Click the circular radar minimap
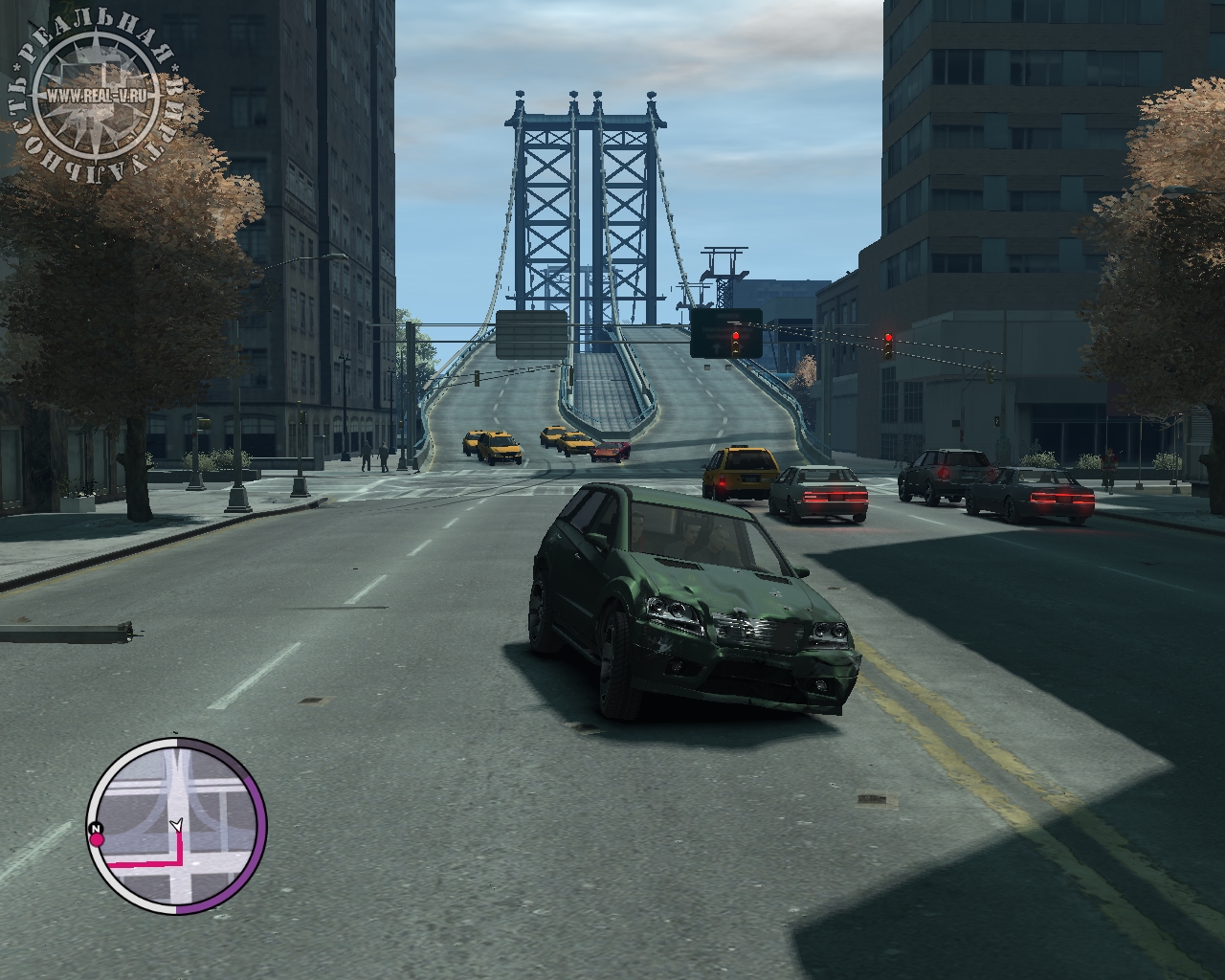The width and height of the screenshot is (1225, 980). click(176, 825)
